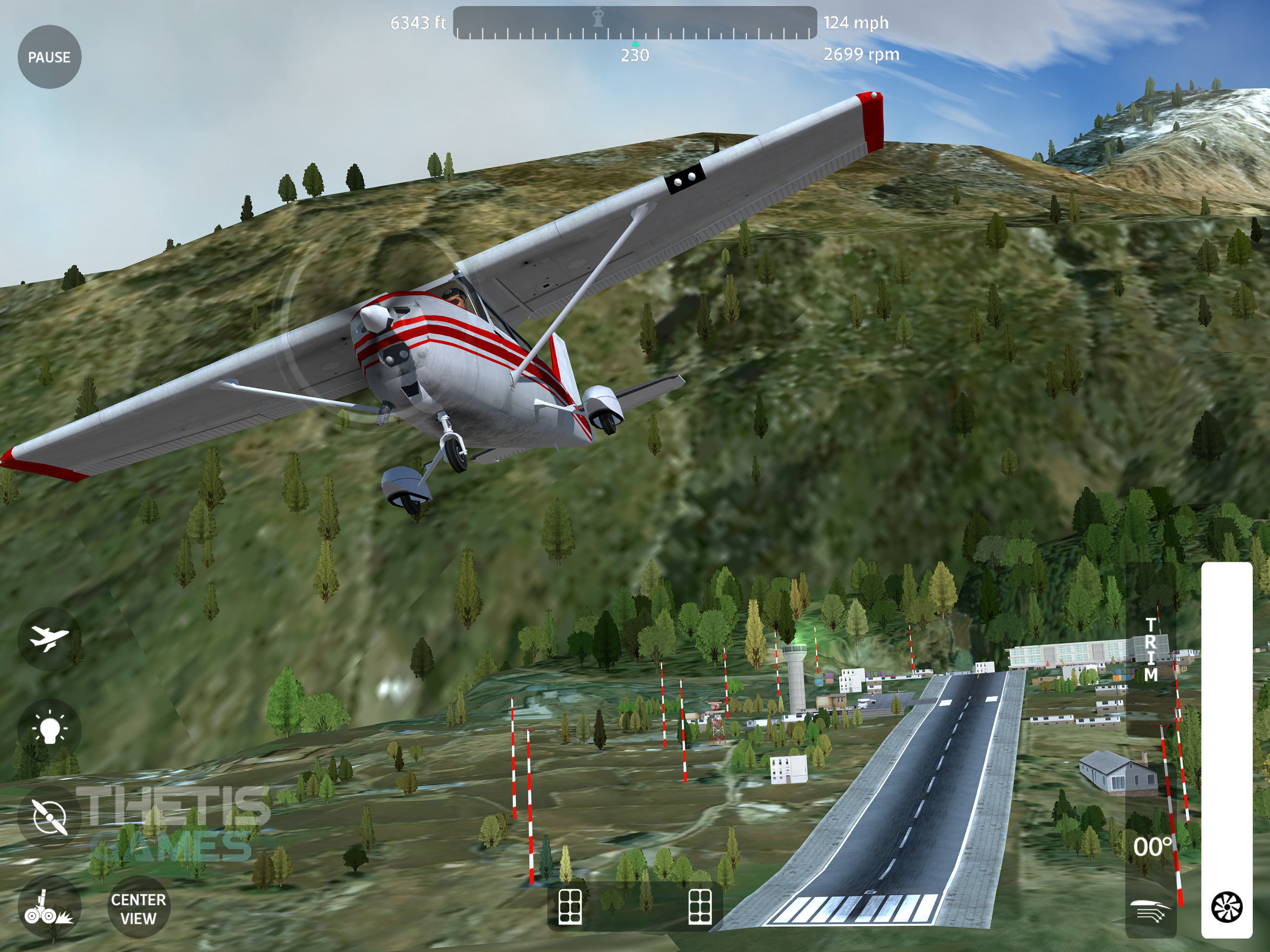Tap the airplane icon button
1270x952 pixels.
tap(49, 638)
